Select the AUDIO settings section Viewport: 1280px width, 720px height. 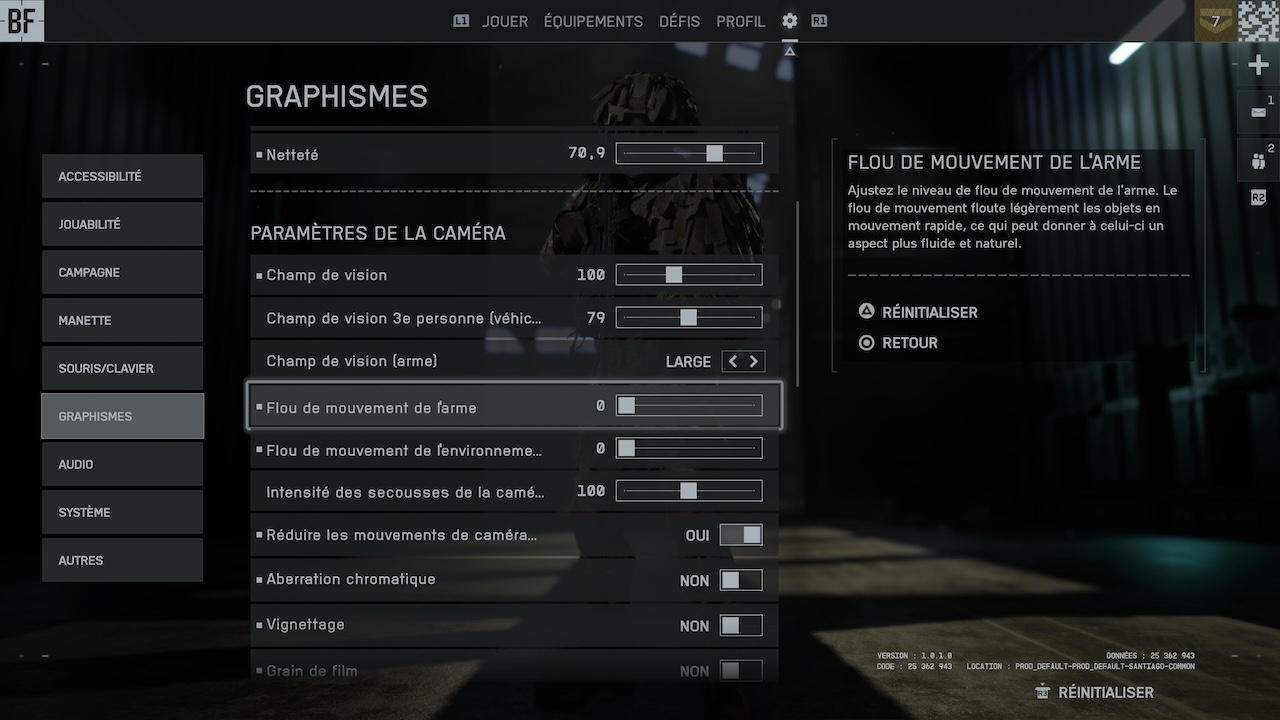(x=122, y=464)
